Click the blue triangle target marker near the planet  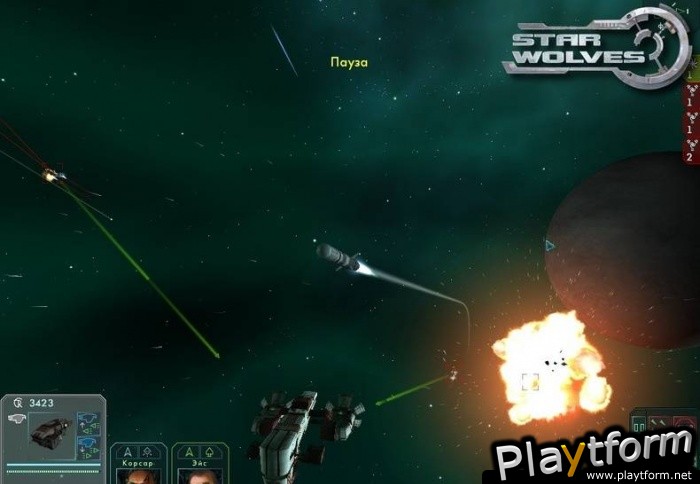coord(549,244)
